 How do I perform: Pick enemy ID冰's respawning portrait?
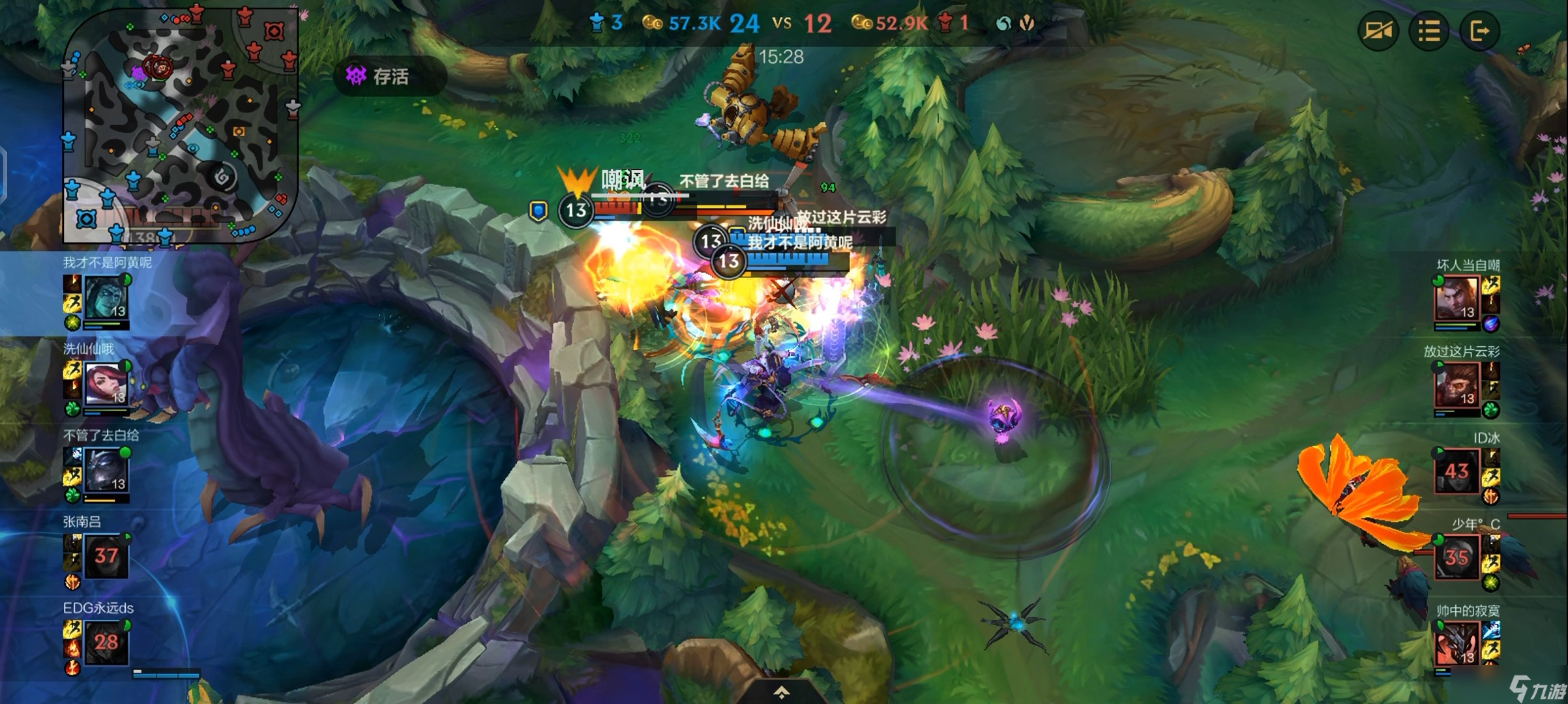[x=1457, y=471]
